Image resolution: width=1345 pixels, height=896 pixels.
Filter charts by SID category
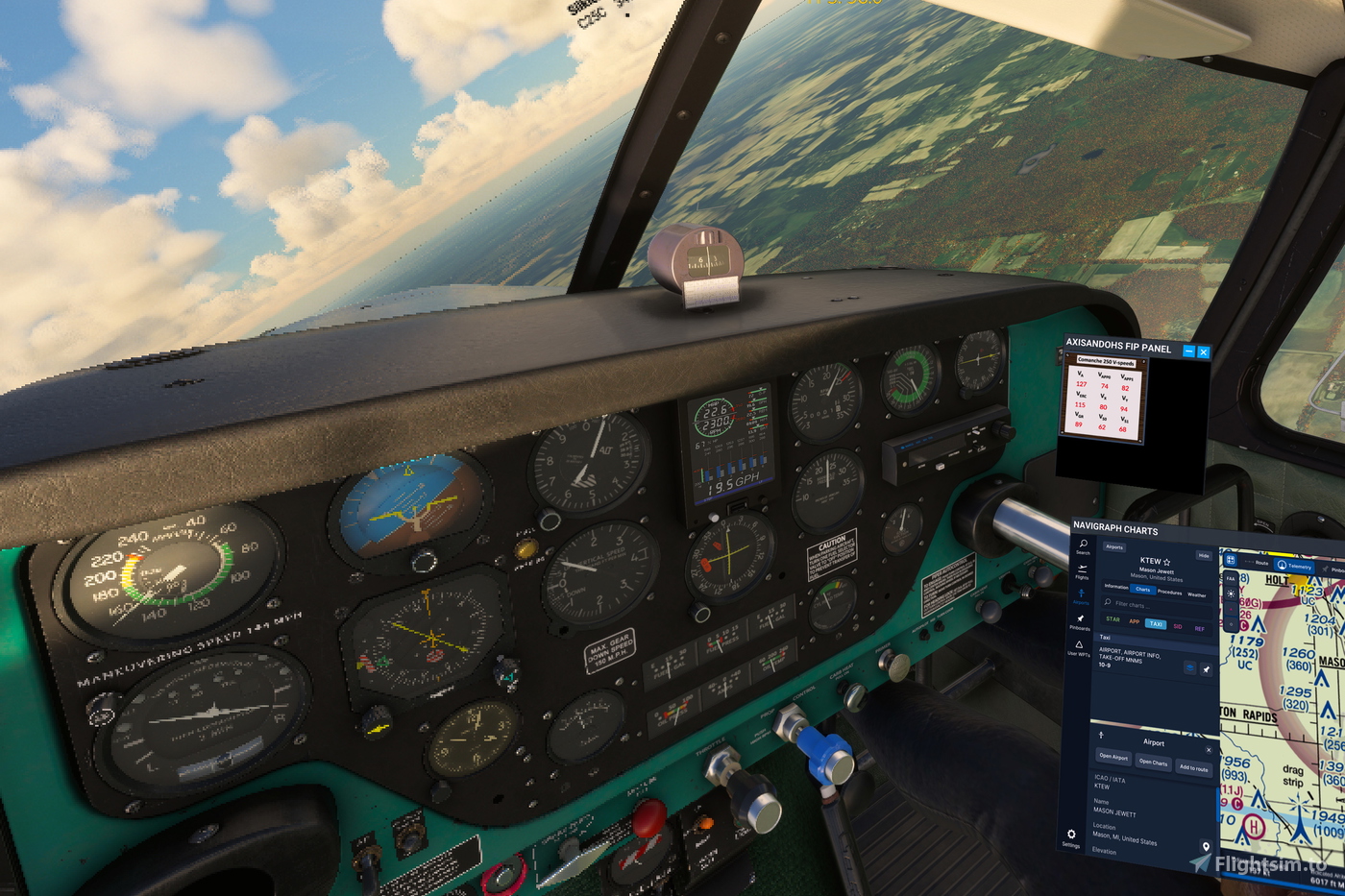click(1178, 625)
